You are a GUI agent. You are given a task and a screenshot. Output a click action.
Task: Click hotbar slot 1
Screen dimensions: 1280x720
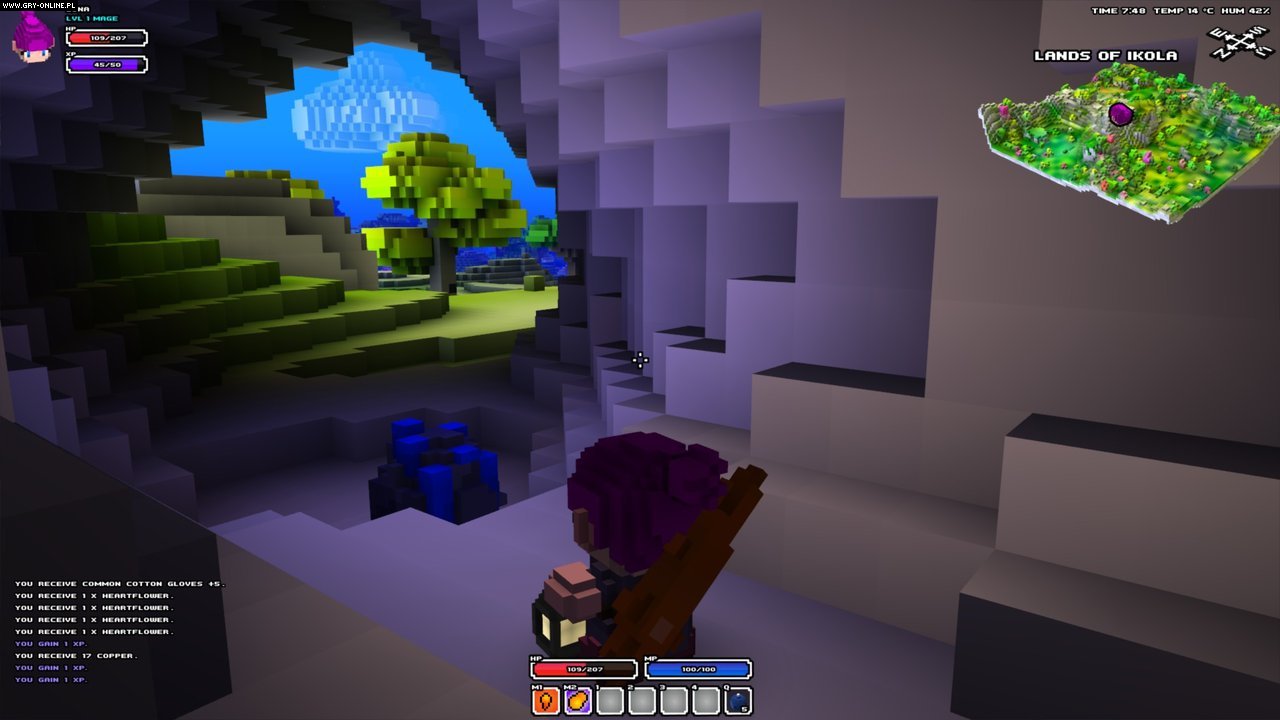tap(610, 700)
